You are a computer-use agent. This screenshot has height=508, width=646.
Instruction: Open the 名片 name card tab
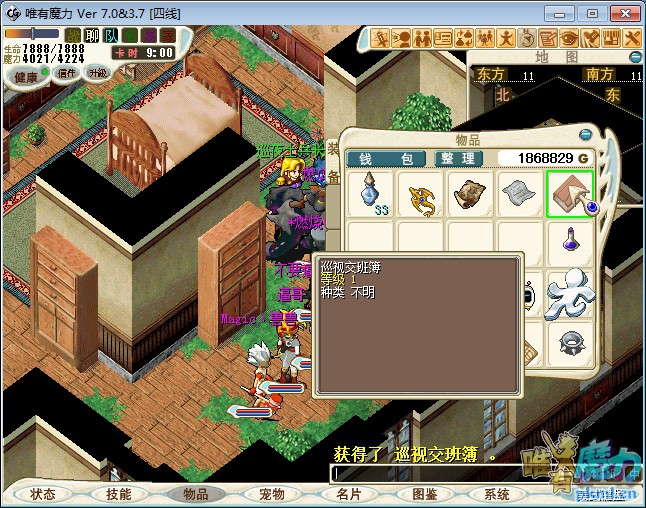[x=347, y=494]
